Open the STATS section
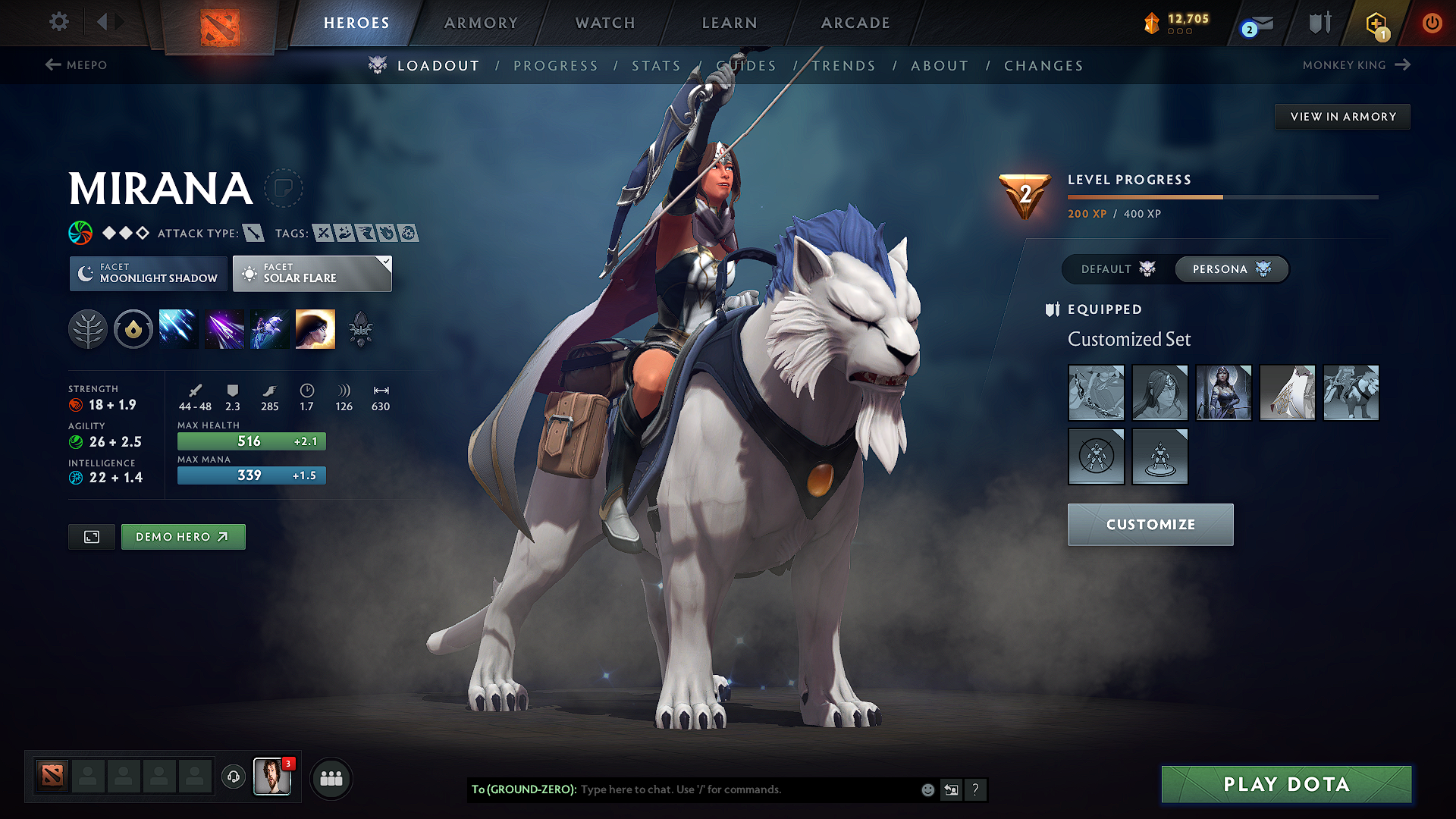The height and width of the screenshot is (819, 1456). [657, 65]
